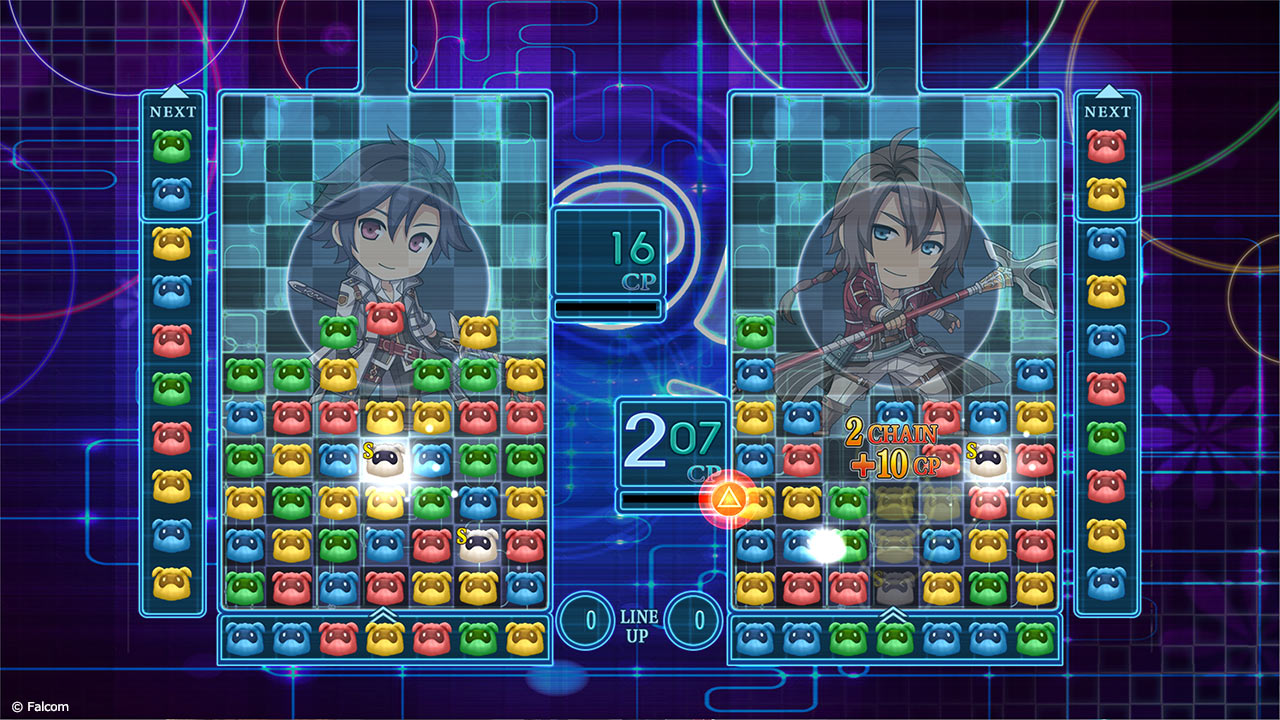Image resolution: width=1280 pixels, height=720 pixels.
Task: Select the red pom in the right NEXT box
Action: click(x=1106, y=147)
